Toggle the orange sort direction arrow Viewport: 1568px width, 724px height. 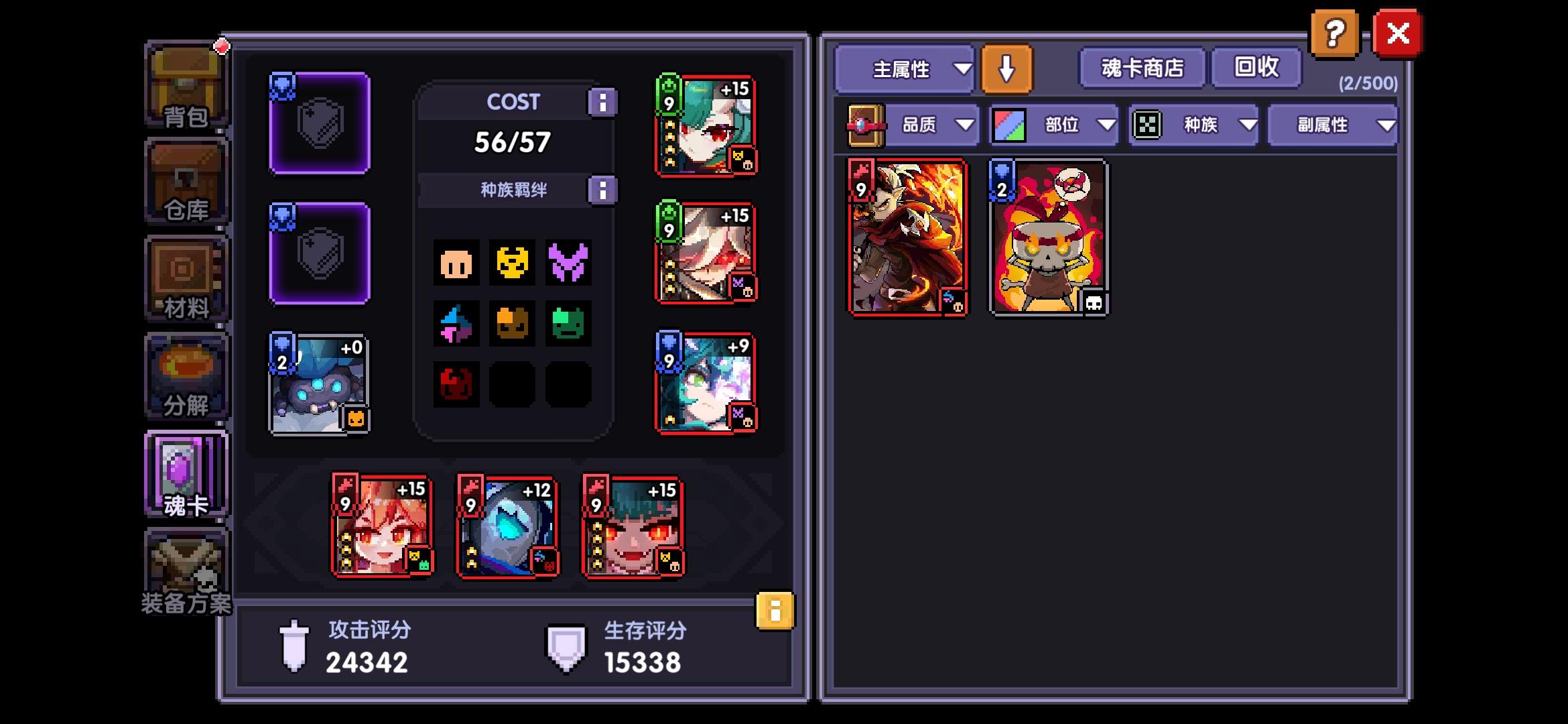coord(1004,69)
